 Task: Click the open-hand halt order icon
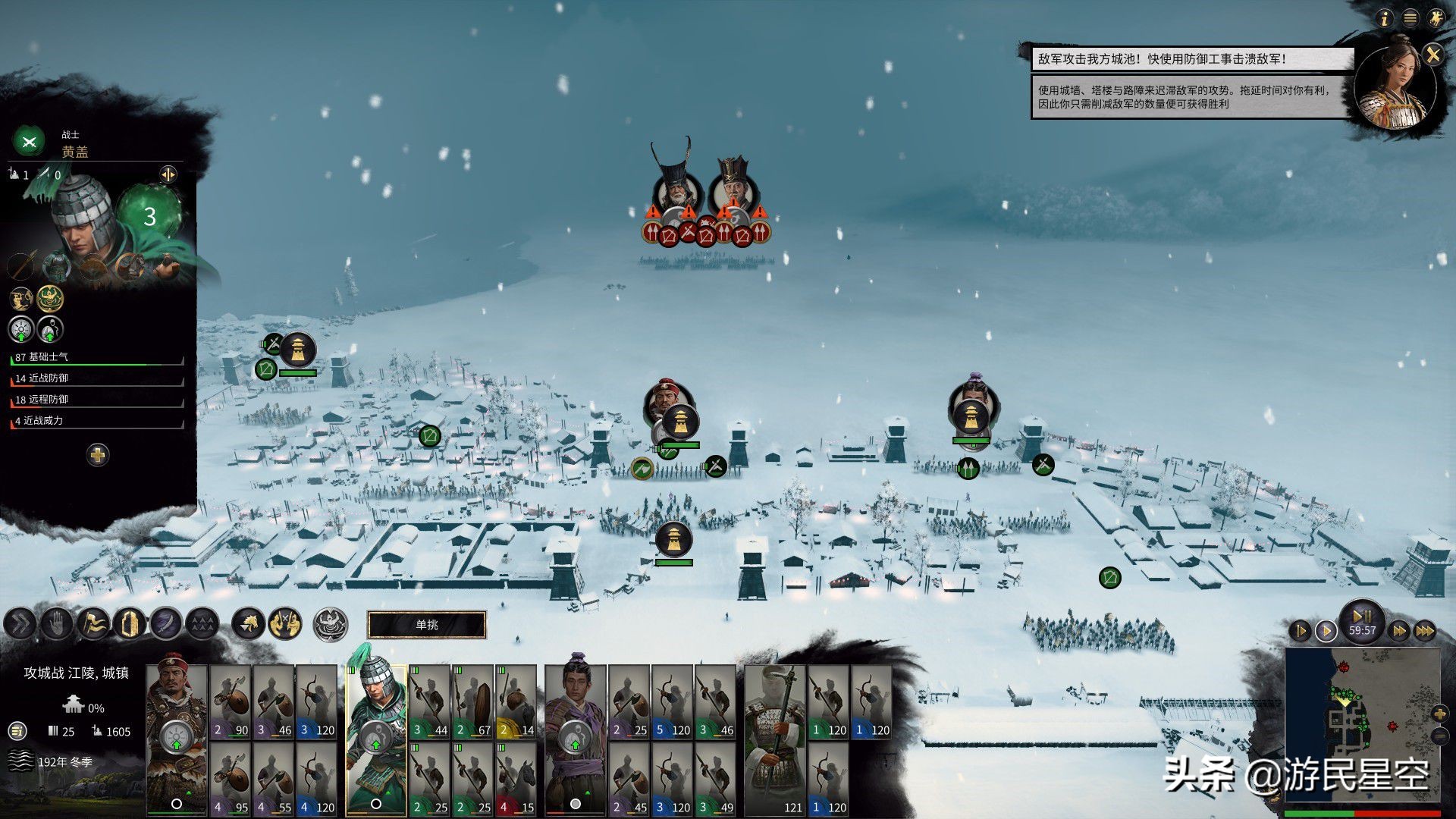[55, 624]
